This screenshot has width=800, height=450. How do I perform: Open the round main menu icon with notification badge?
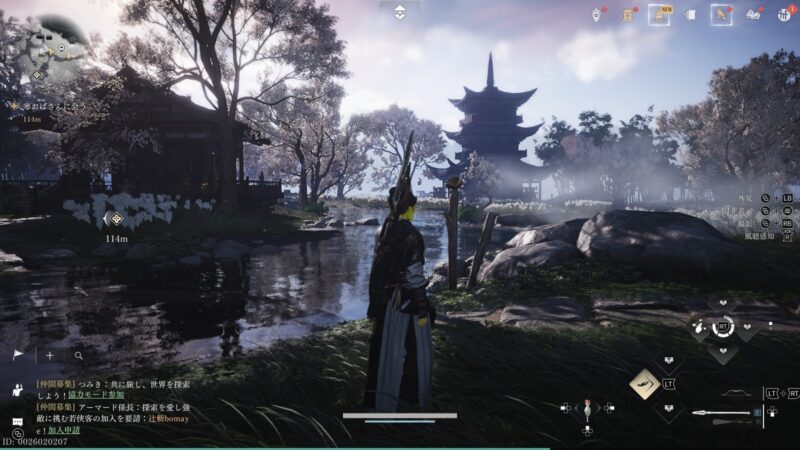point(785,14)
